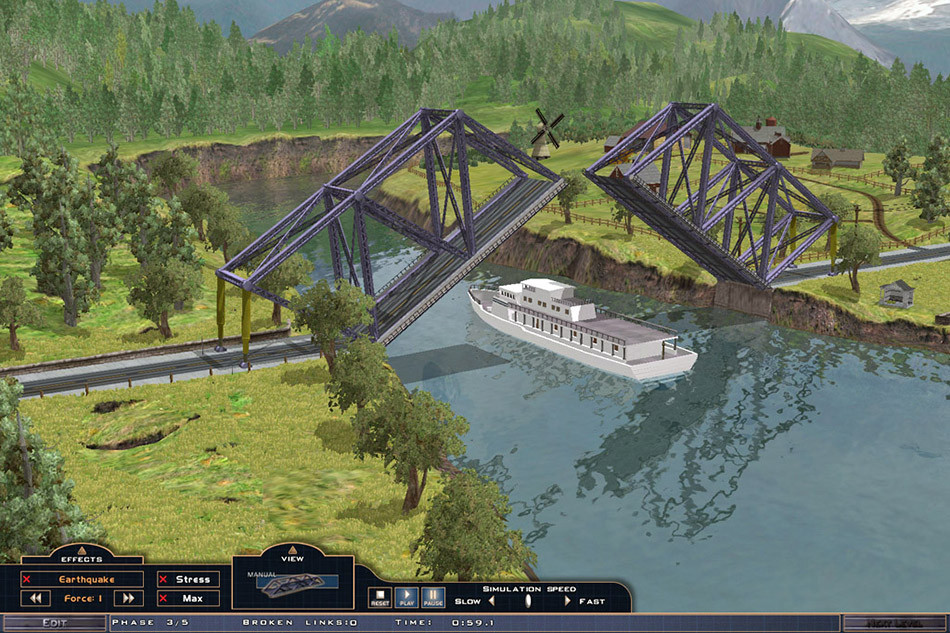The image size is (950, 633).
Task: Speed up simulation with the right arrow
Action: tap(567, 601)
